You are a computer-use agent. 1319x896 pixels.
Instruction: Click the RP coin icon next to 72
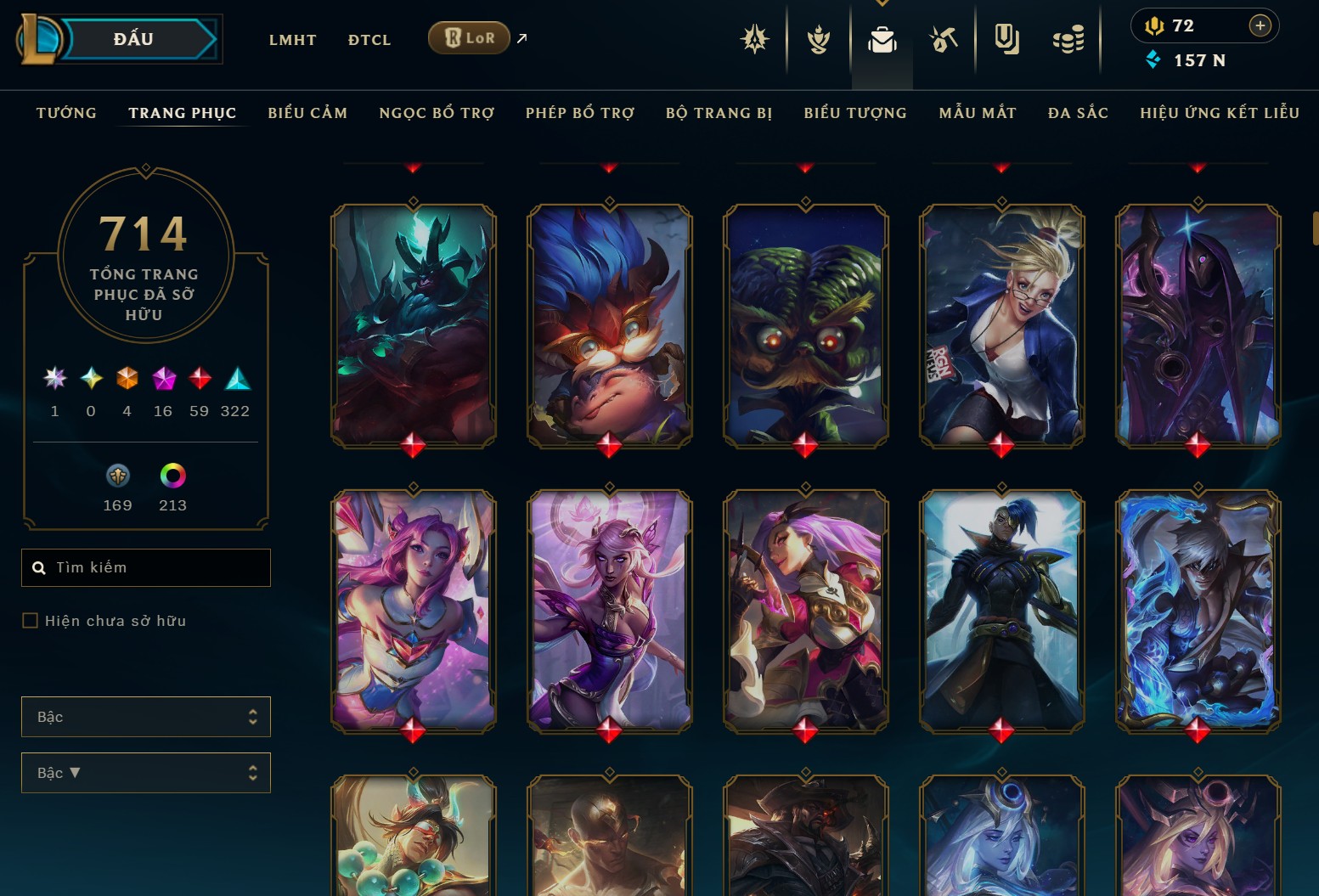[x=1157, y=25]
